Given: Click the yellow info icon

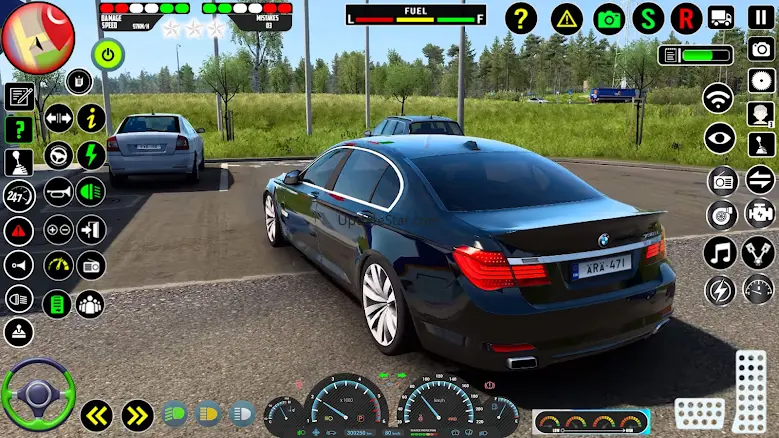Looking at the screenshot, I should [x=91, y=118].
